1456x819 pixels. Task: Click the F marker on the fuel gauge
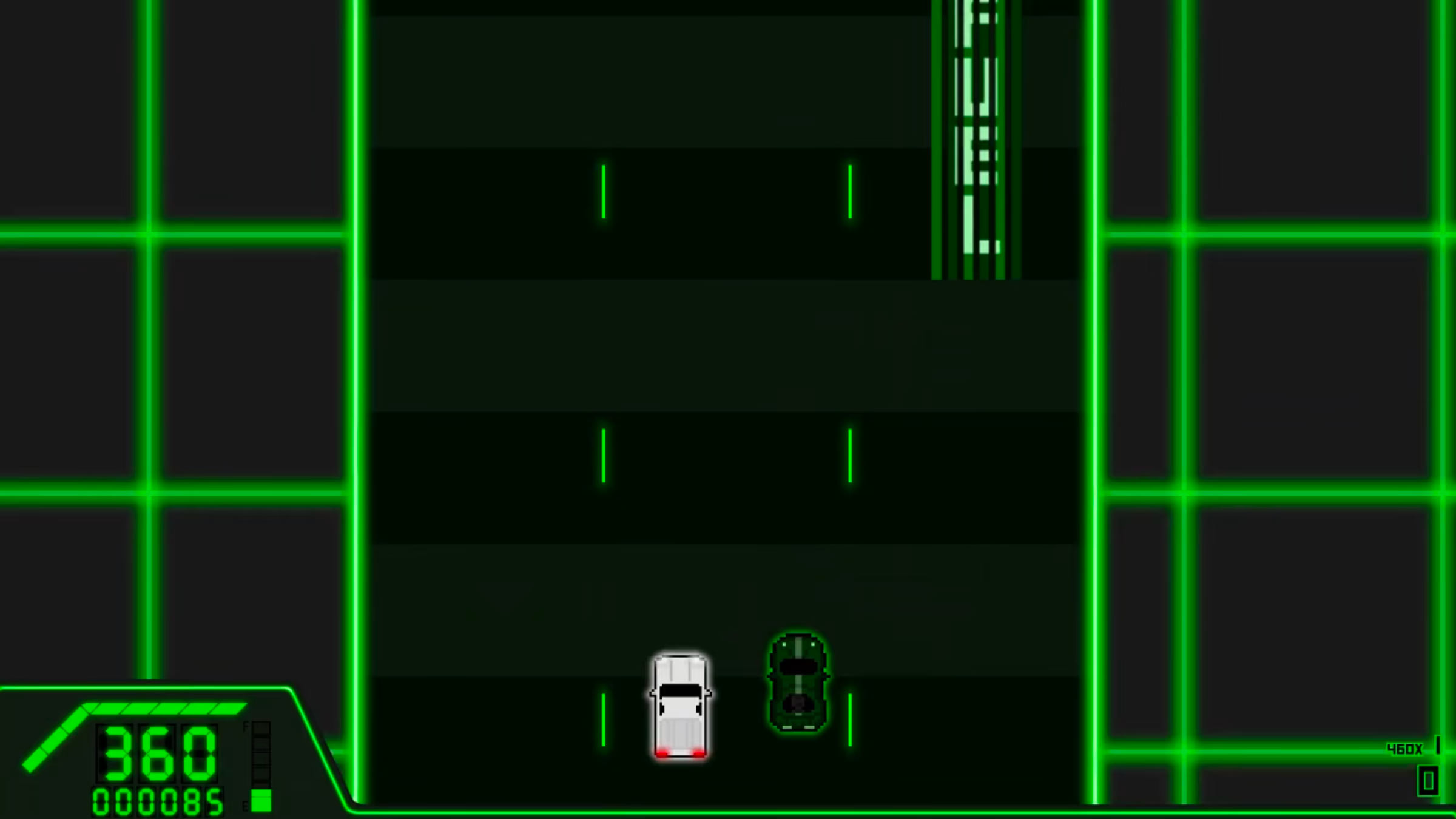[x=246, y=726]
